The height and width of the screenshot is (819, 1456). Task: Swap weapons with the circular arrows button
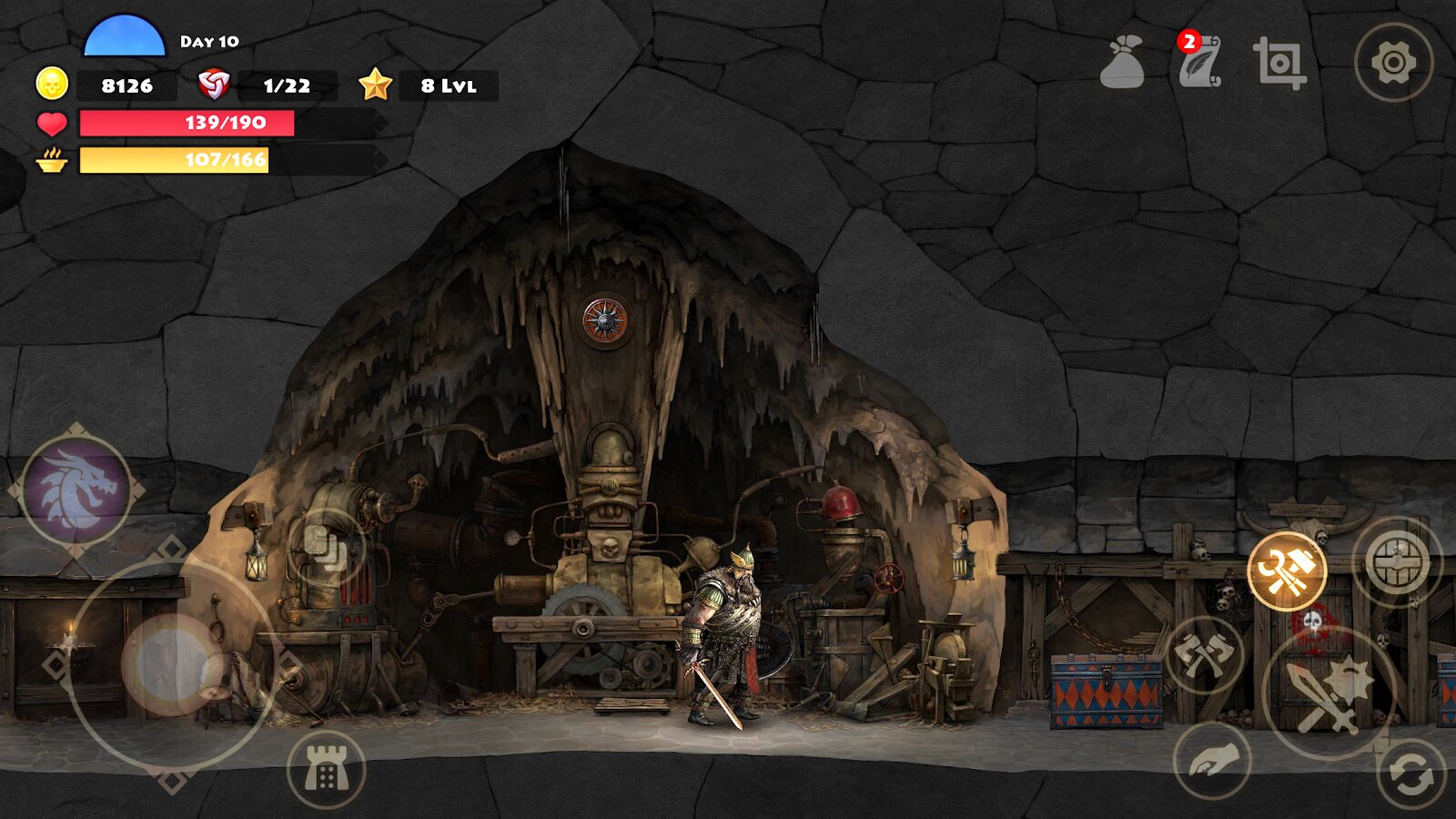1411,774
